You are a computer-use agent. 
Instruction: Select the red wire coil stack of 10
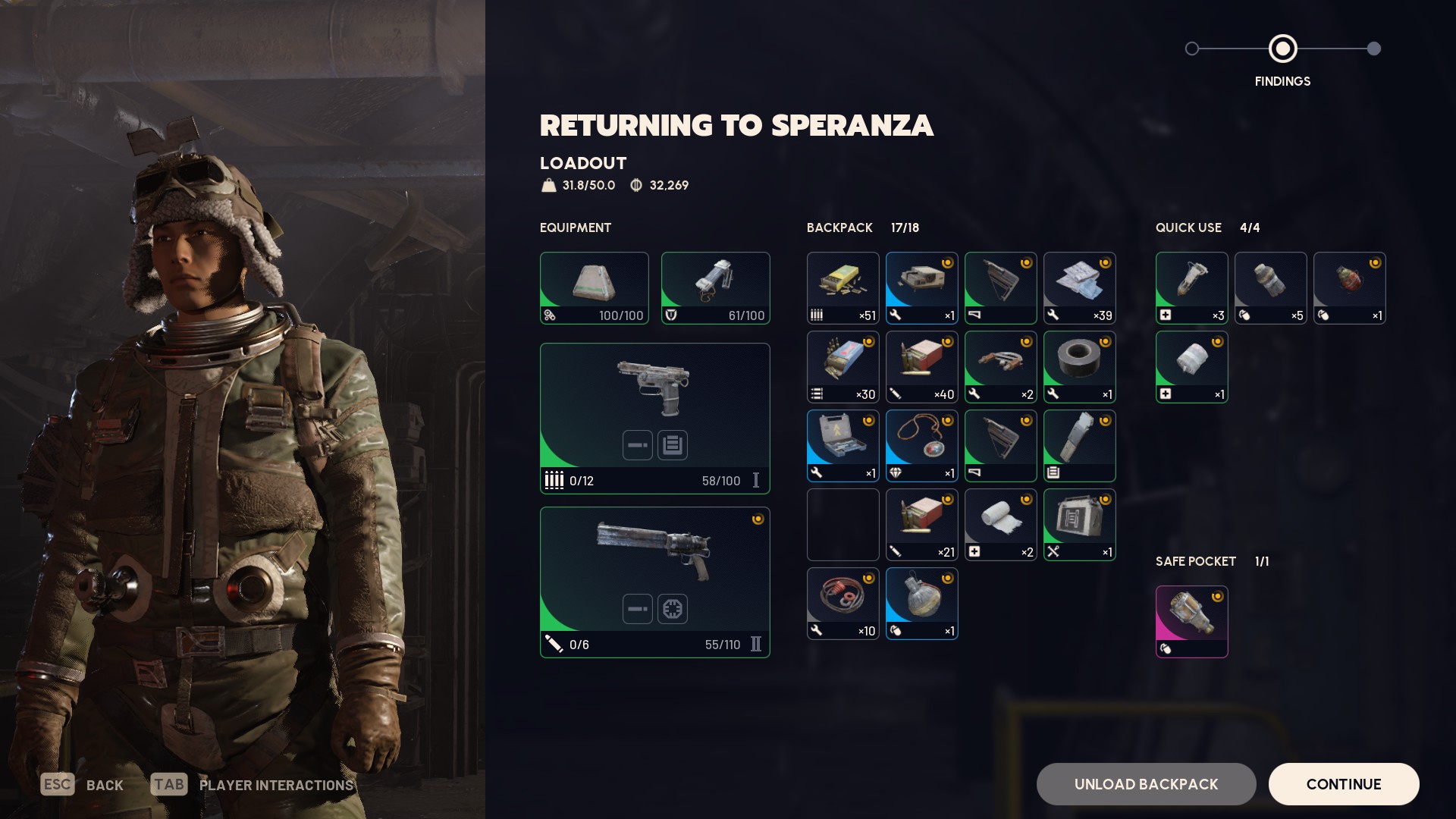[x=843, y=604]
